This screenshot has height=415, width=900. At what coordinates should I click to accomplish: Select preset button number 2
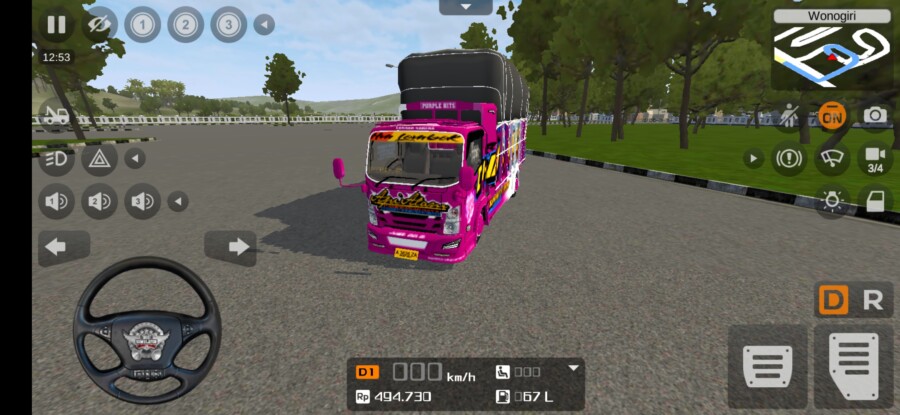pyautogui.click(x=185, y=24)
